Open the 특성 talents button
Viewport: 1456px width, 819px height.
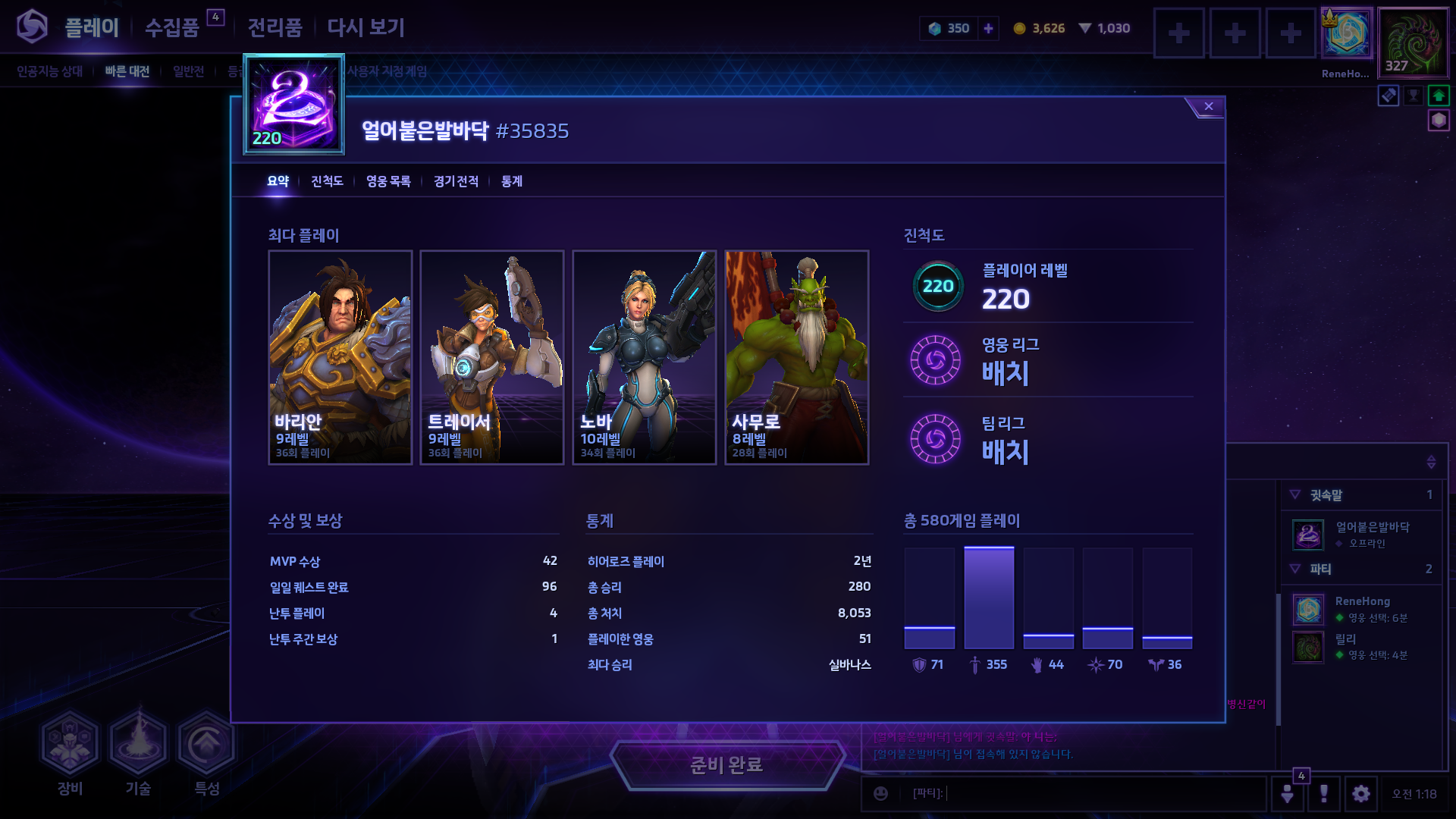[x=206, y=751]
